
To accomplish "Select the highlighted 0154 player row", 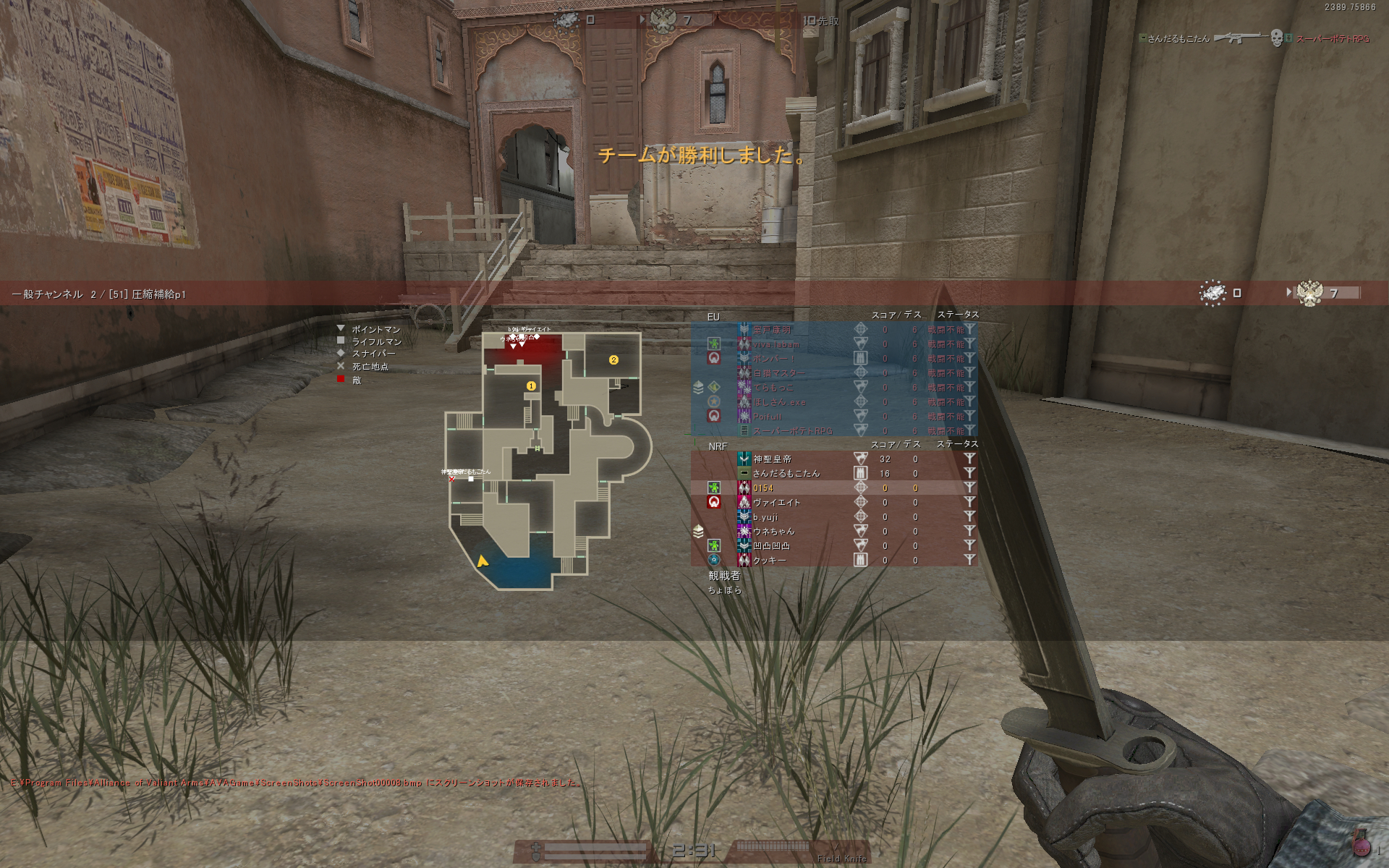I will (763, 488).
